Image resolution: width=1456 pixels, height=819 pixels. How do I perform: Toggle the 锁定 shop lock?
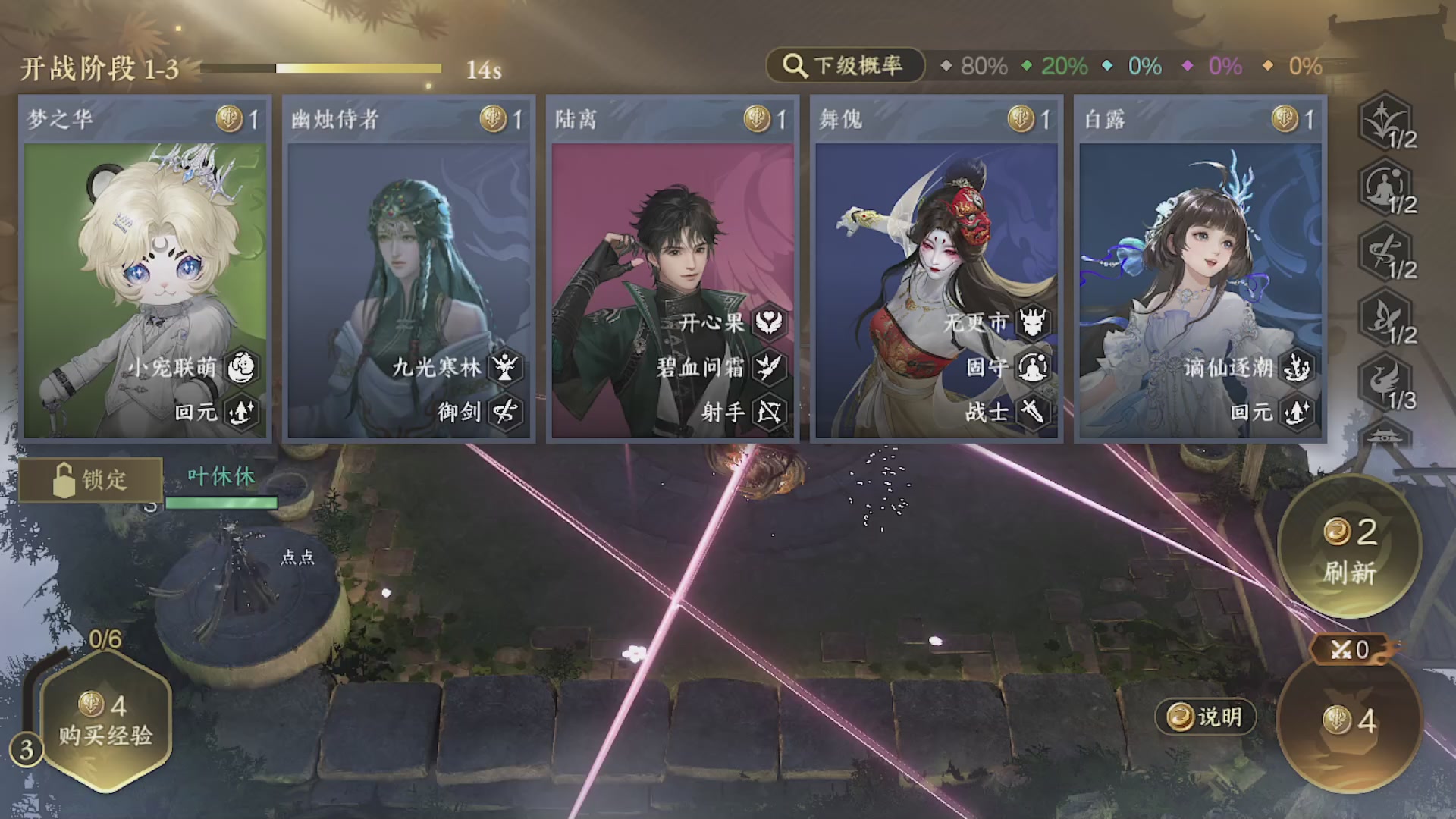point(90,479)
